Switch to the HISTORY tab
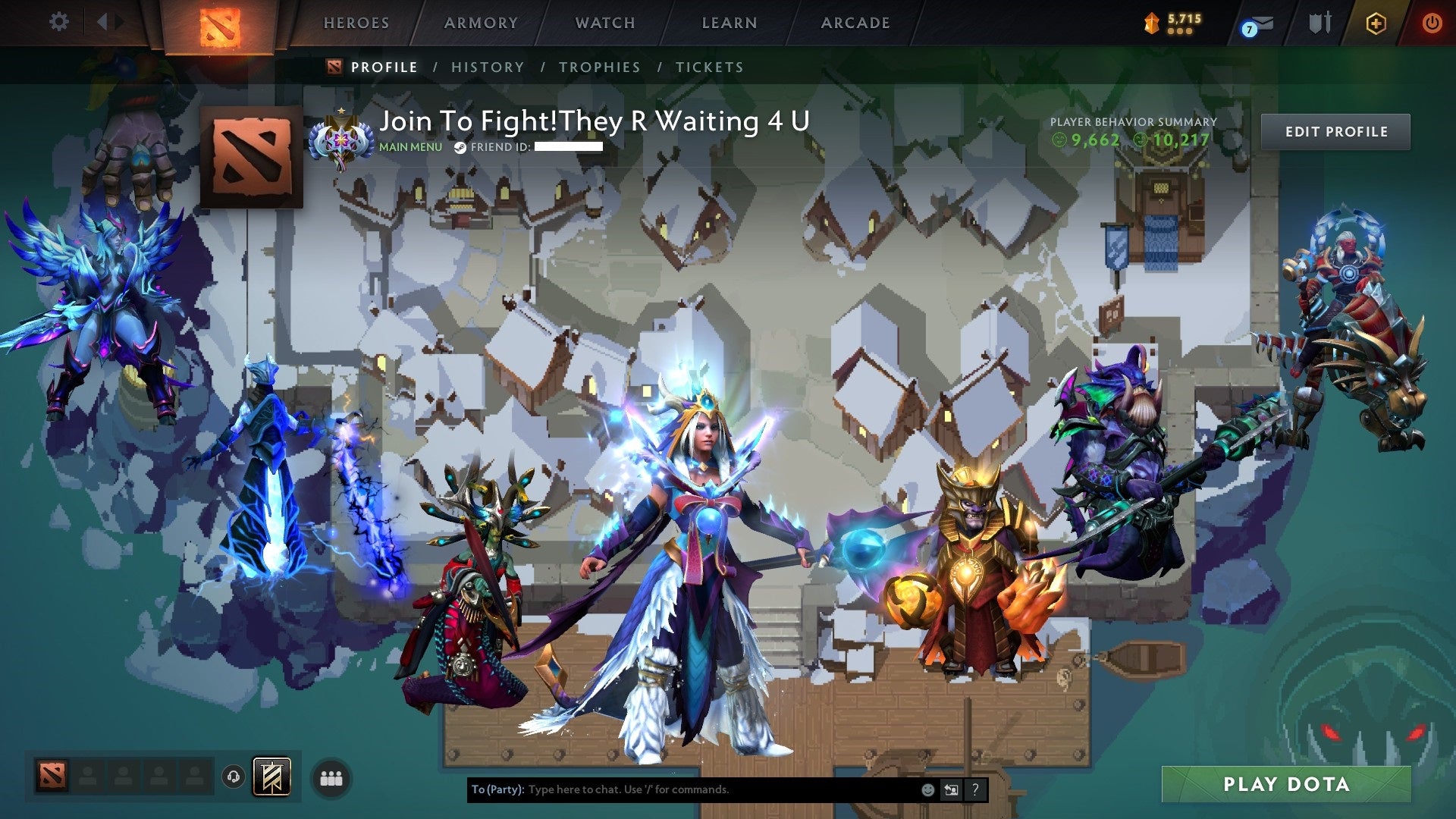Image resolution: width=1456 pixels, height=819 pixels. [x=487, y=67]
